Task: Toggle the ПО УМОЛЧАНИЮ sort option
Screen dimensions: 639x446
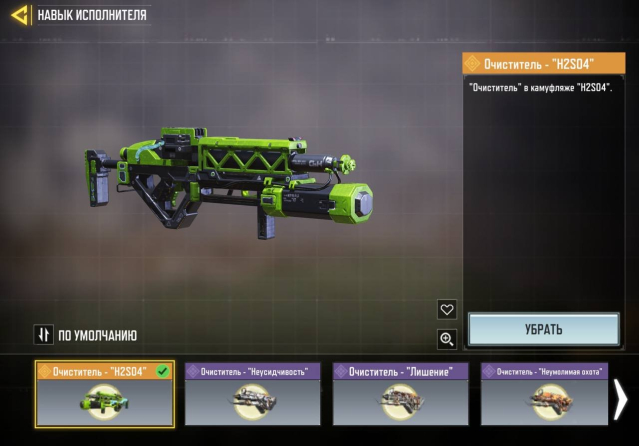Action: (86, 335)
